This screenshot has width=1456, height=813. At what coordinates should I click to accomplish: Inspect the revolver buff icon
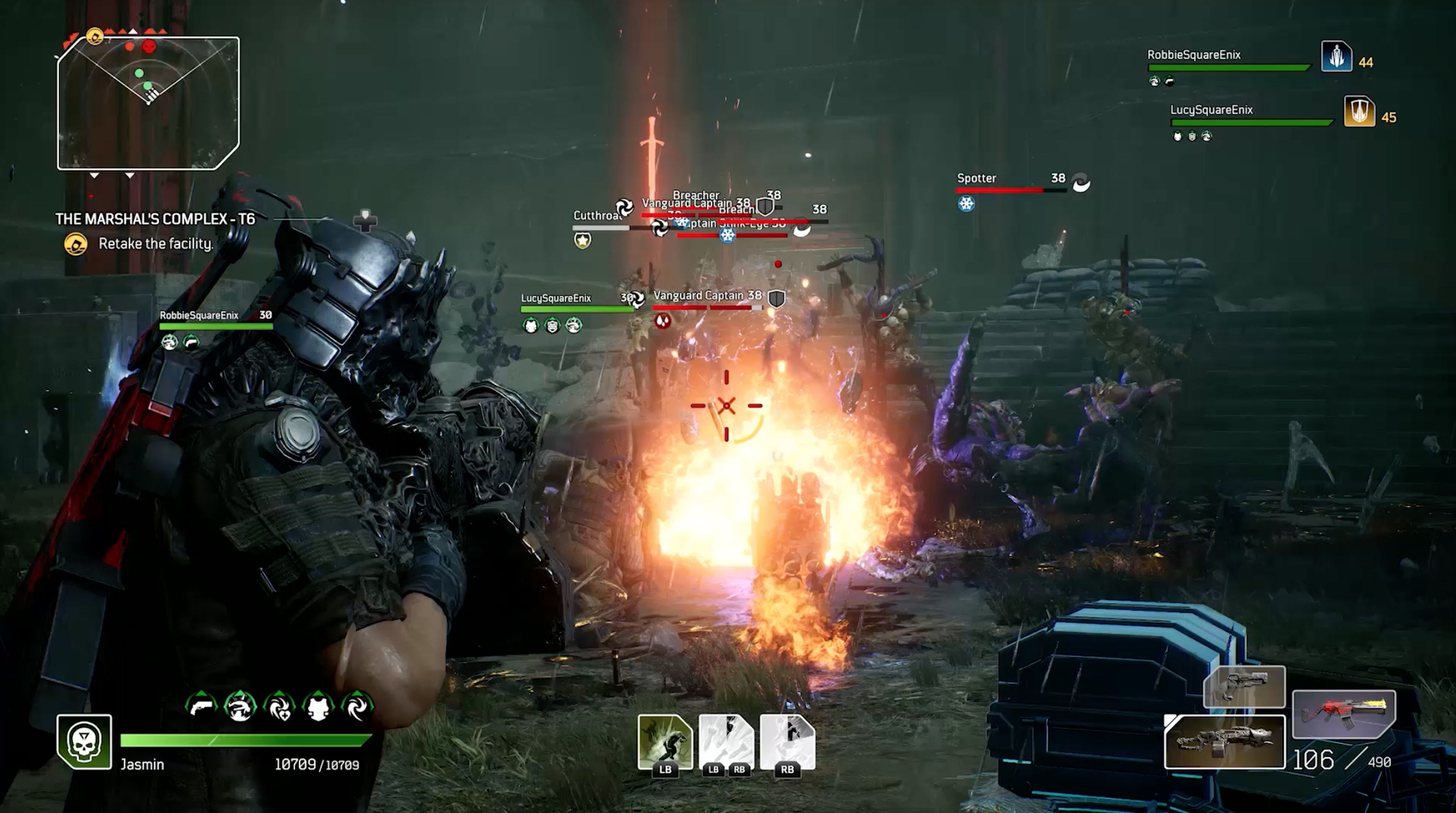point(201,707)
